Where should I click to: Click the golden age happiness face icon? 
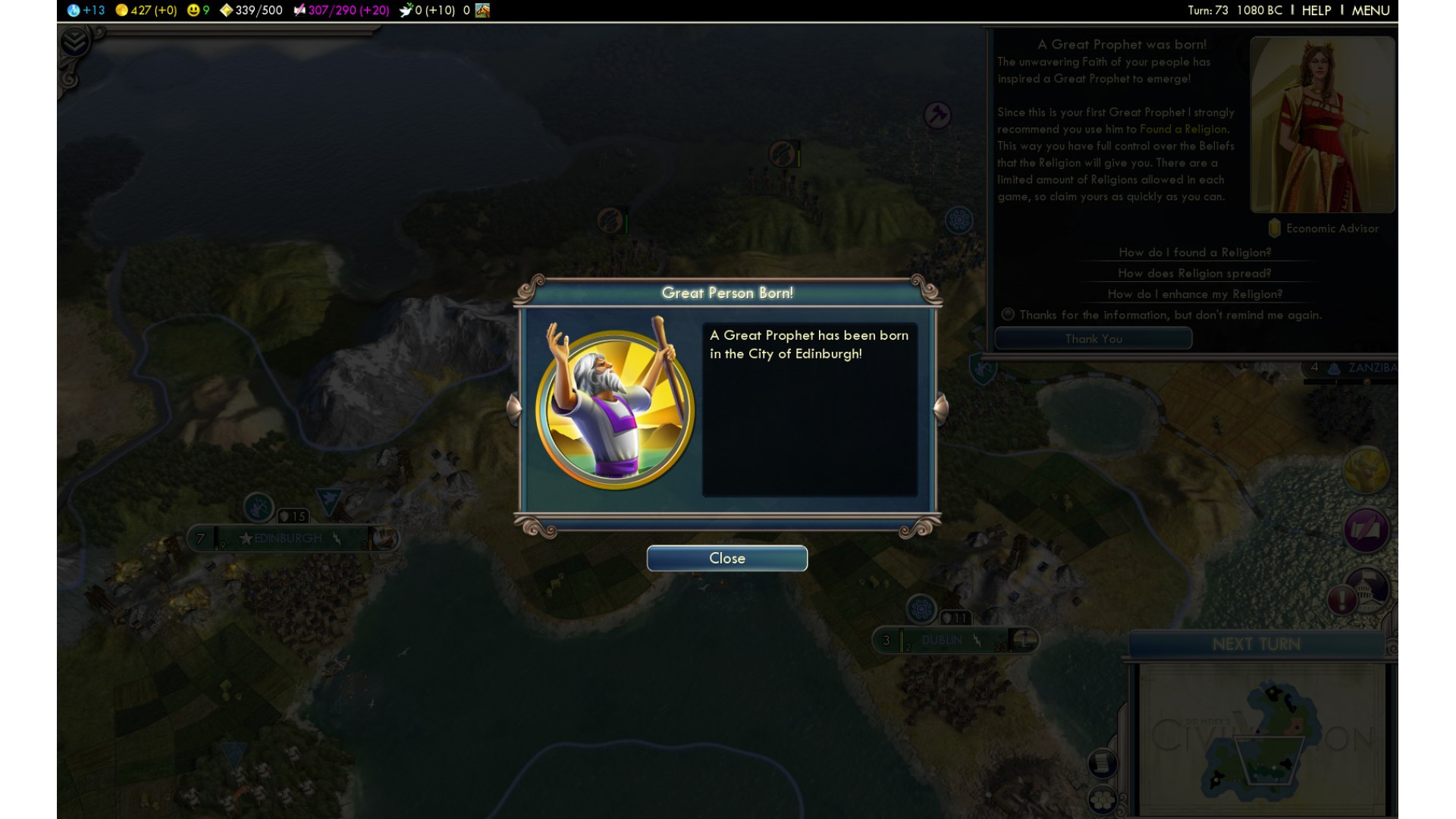(193, 11)
